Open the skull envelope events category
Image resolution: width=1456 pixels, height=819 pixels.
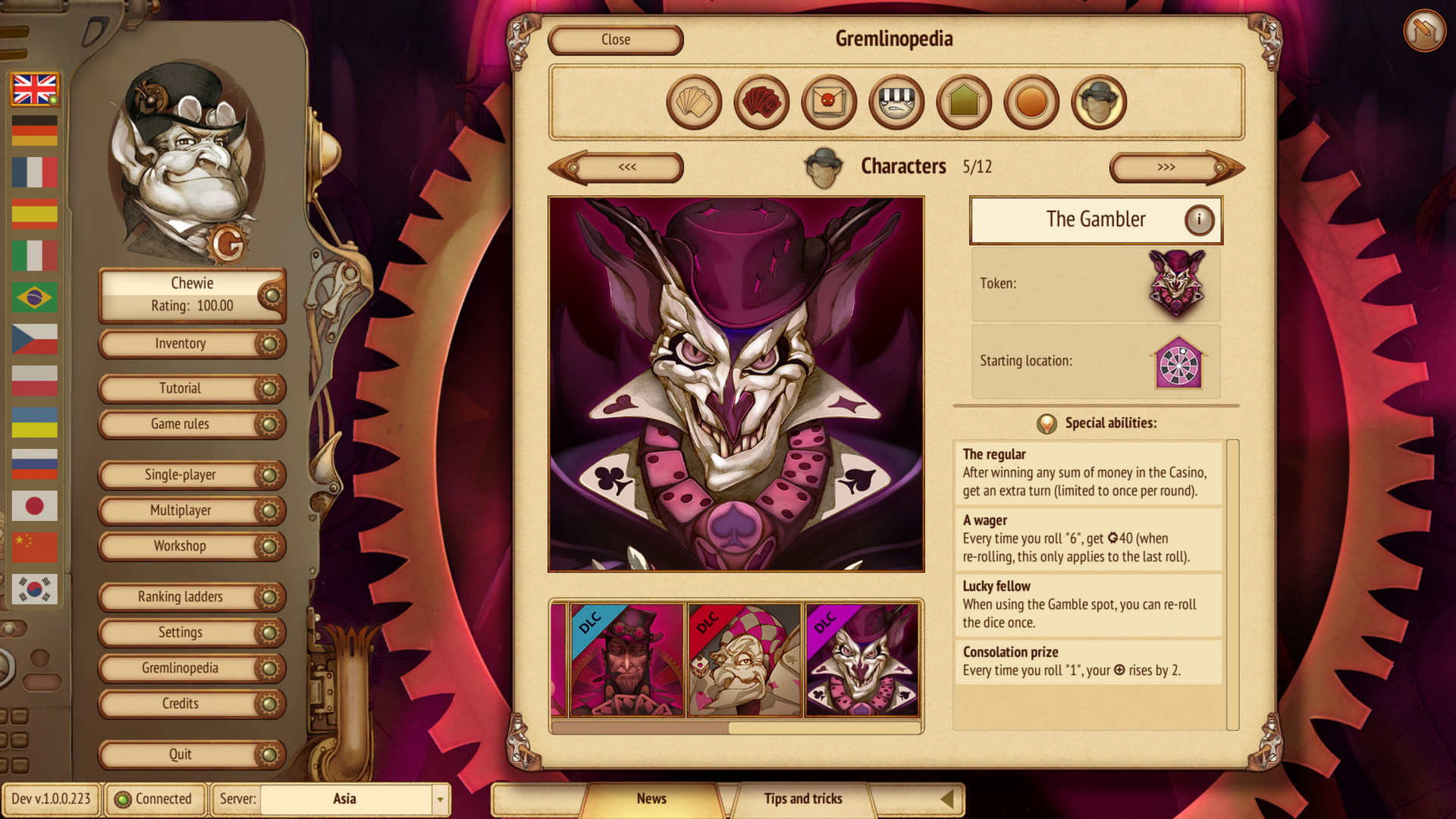pyautogui.click(x=828, y=102)
